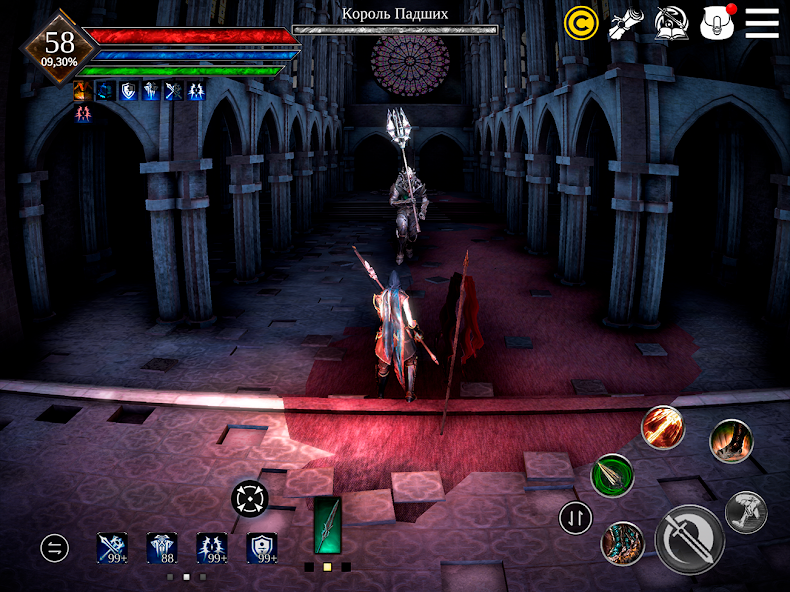Screen dimensions: 790x592
Task: Open the inventory bag
Action: click(717, 22)
